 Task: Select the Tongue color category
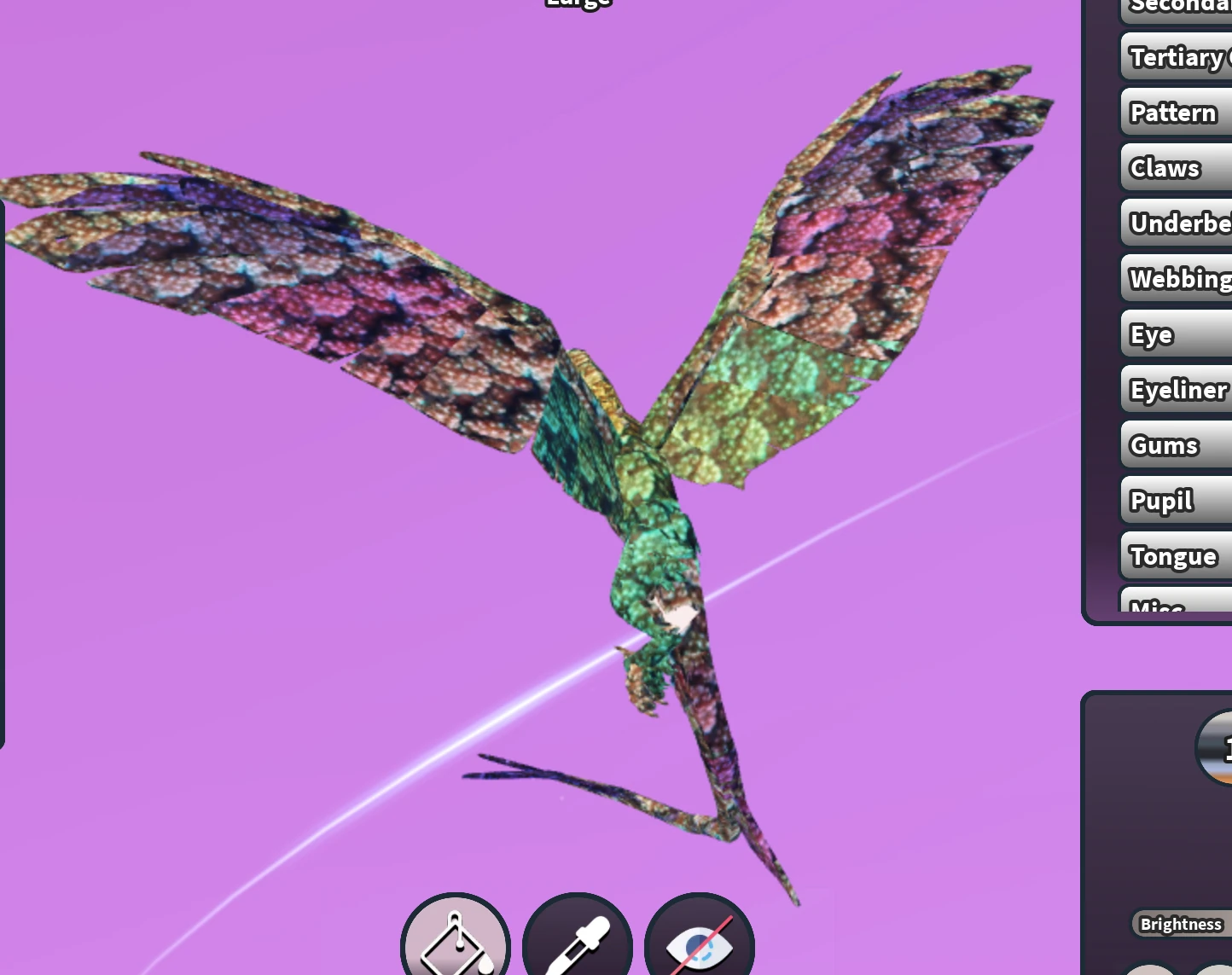pos(1175,555)
